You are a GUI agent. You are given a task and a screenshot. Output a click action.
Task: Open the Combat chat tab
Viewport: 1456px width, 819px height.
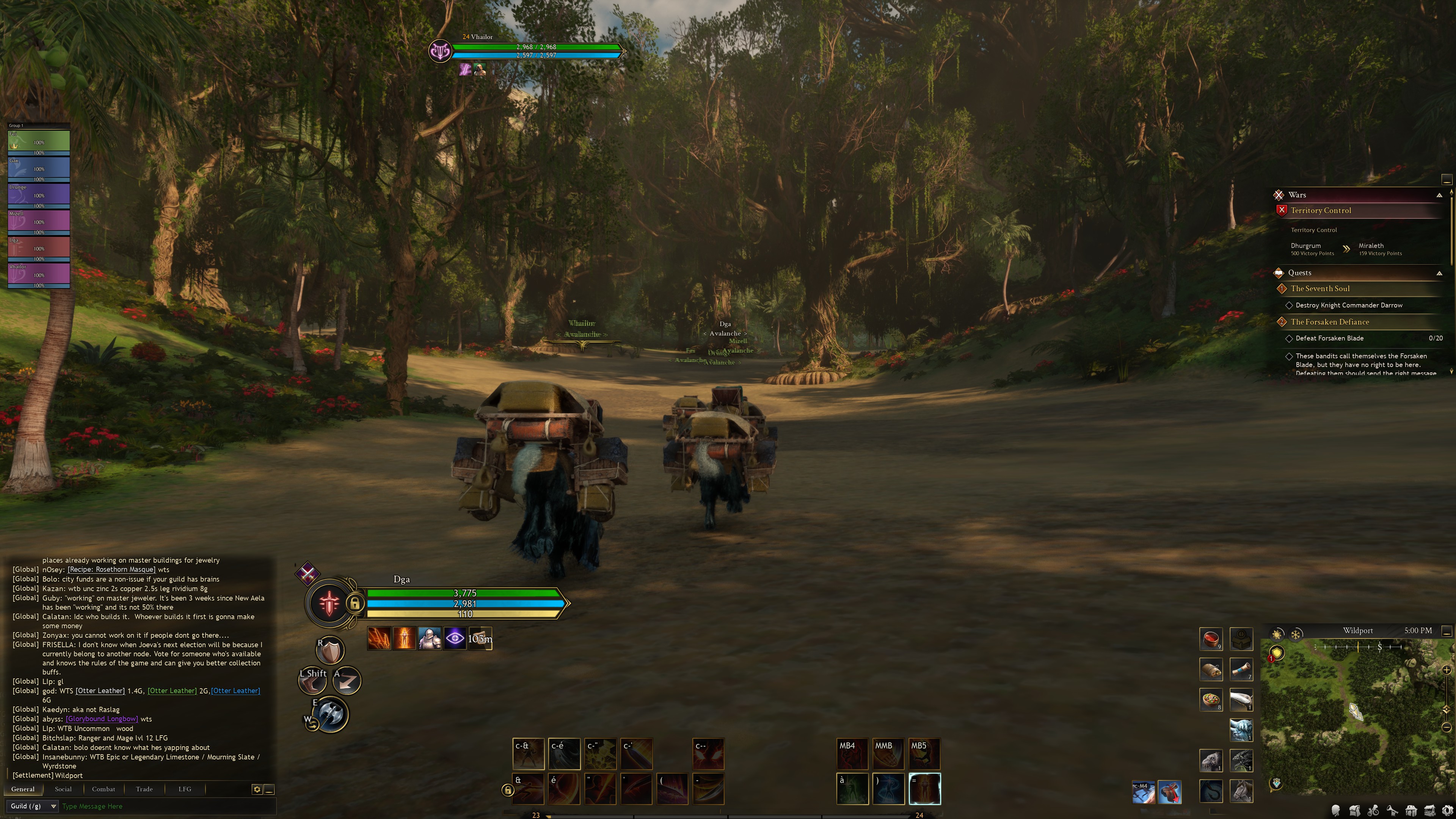104,789
